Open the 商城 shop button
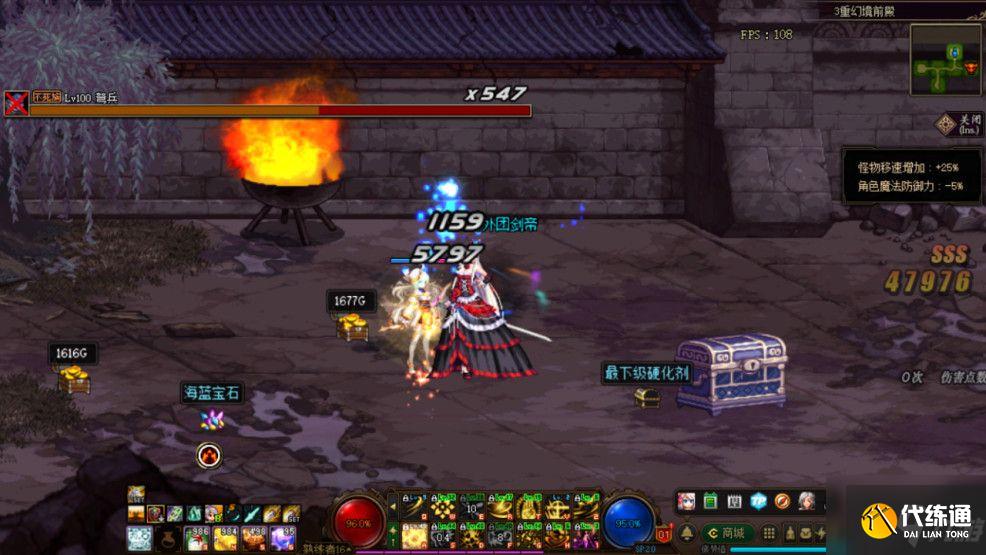Screen dimensions: 986x555 pyautogui.click(x=728, y=533)
